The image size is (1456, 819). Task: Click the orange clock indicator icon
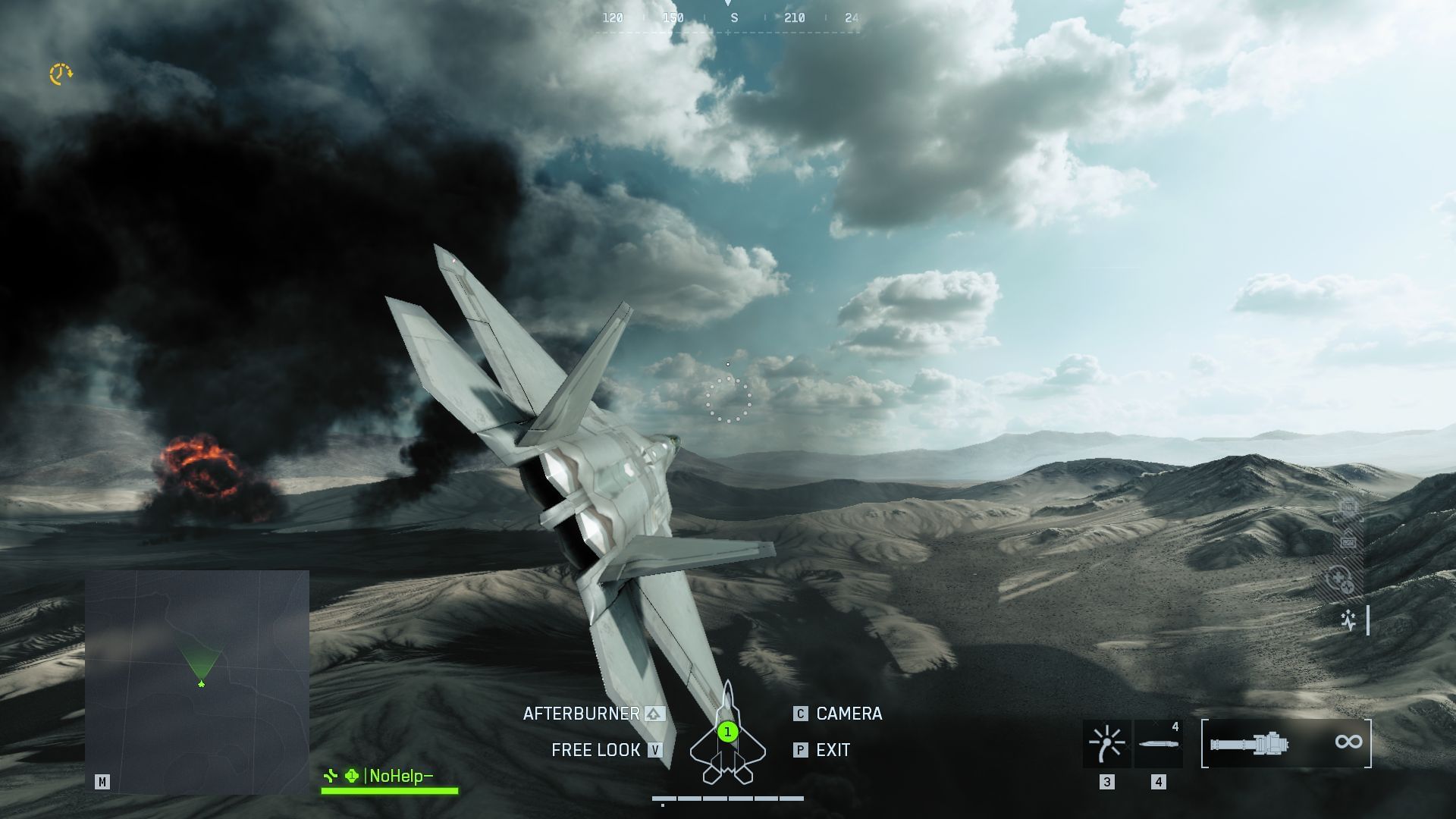coord(61,74)
